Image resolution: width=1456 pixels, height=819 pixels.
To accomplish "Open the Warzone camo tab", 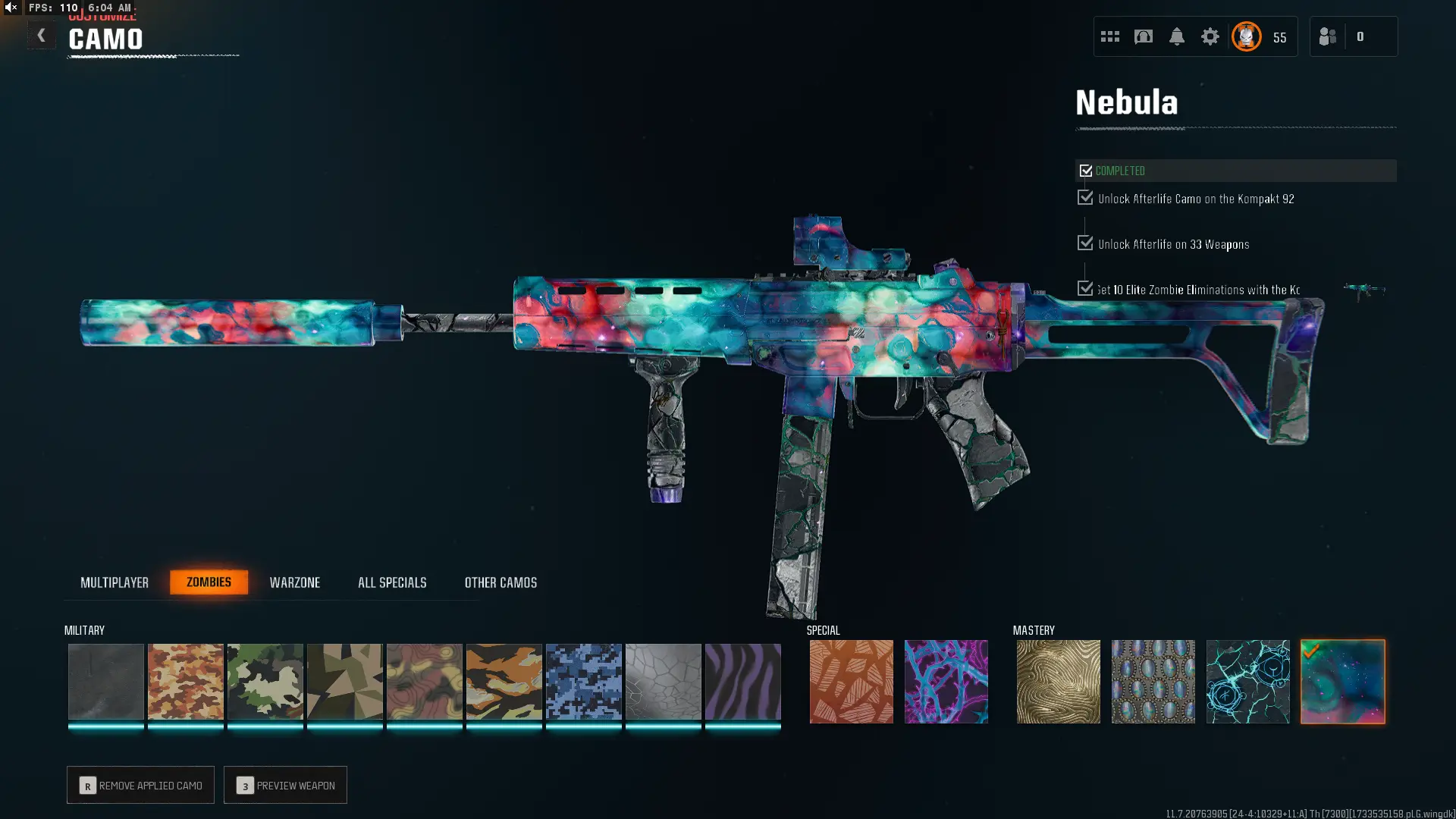I will click(x=295, y=582).
